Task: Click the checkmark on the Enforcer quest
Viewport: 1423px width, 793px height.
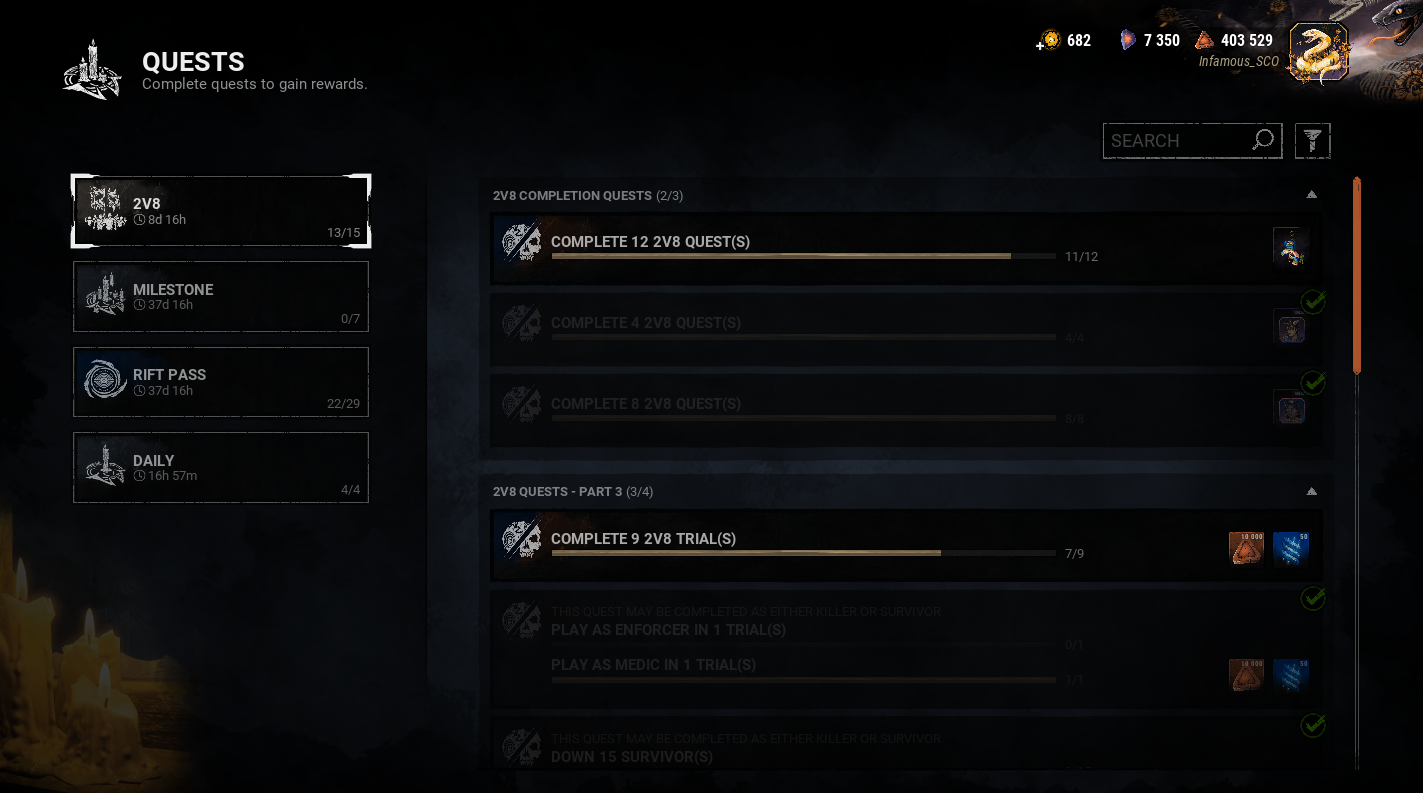Action: [1314, 599]
